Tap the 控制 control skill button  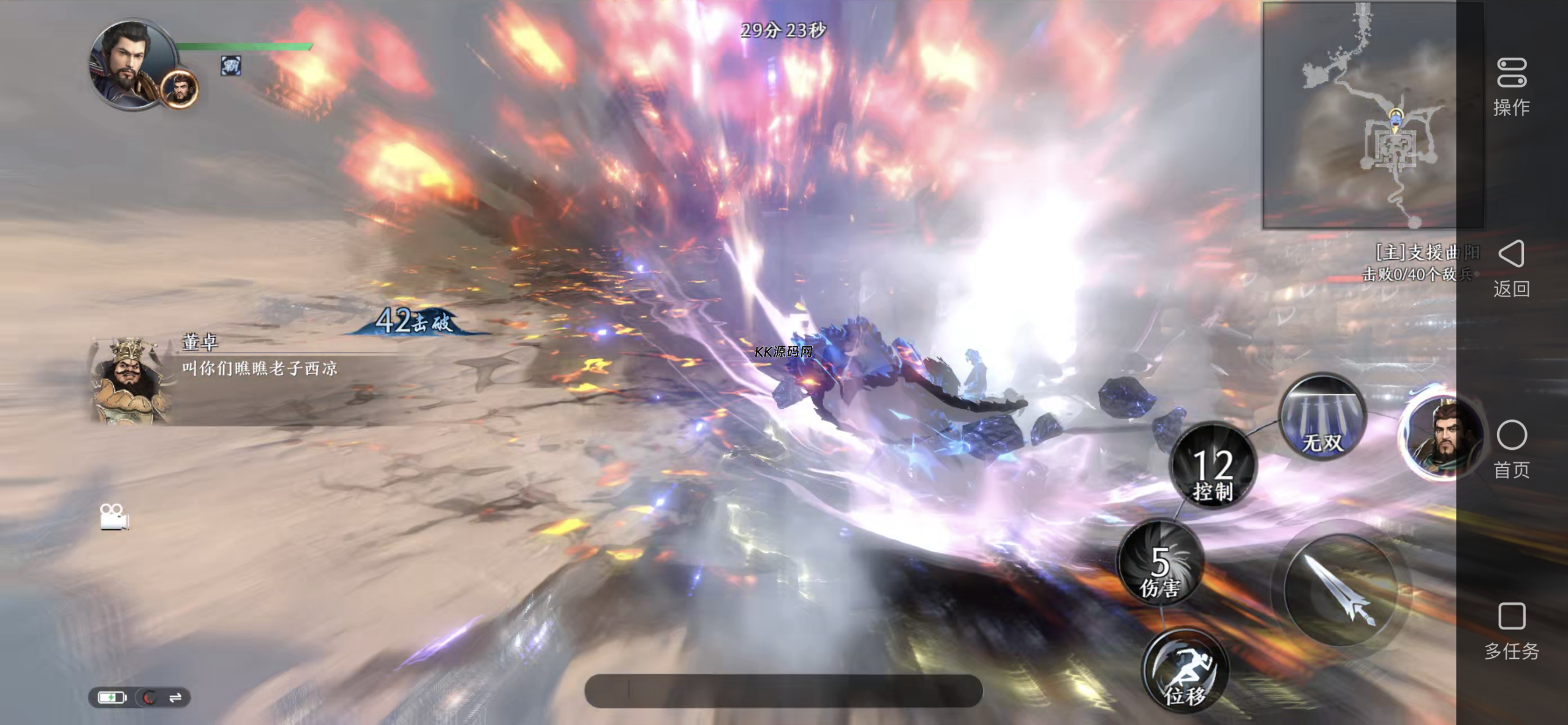tap(1213, 467)
